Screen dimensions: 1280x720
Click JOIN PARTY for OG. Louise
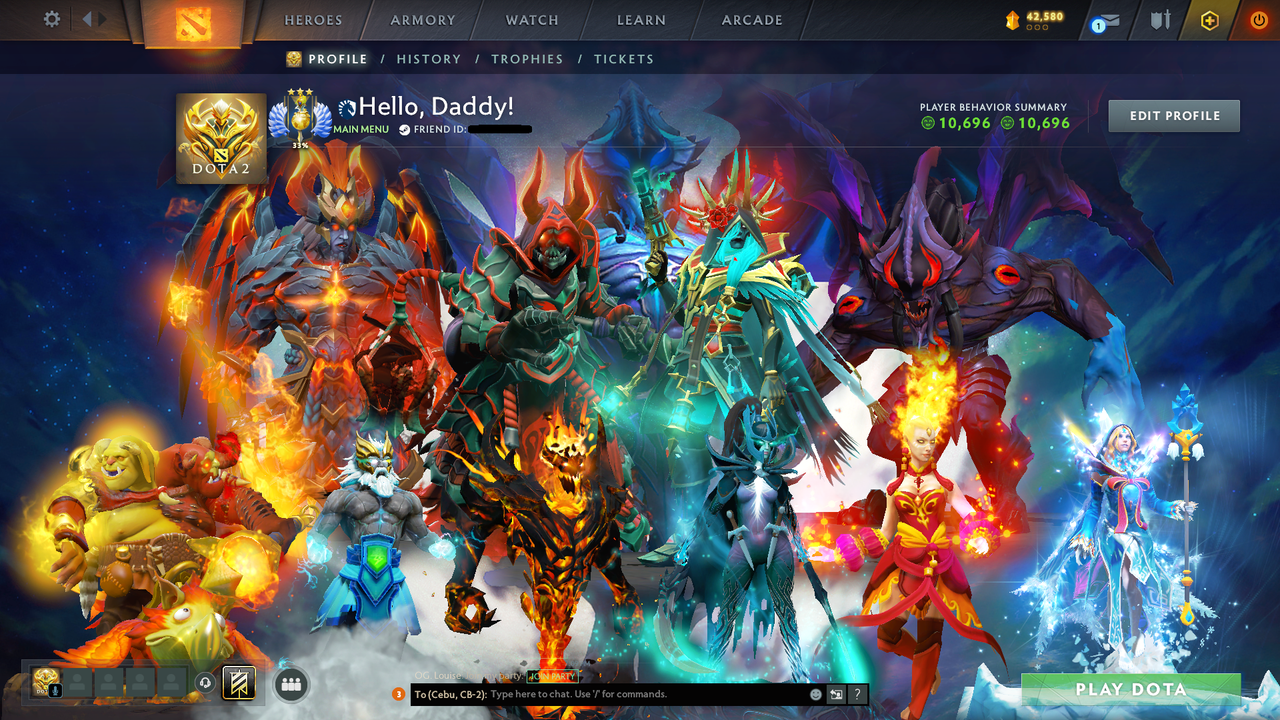point(551,676)
